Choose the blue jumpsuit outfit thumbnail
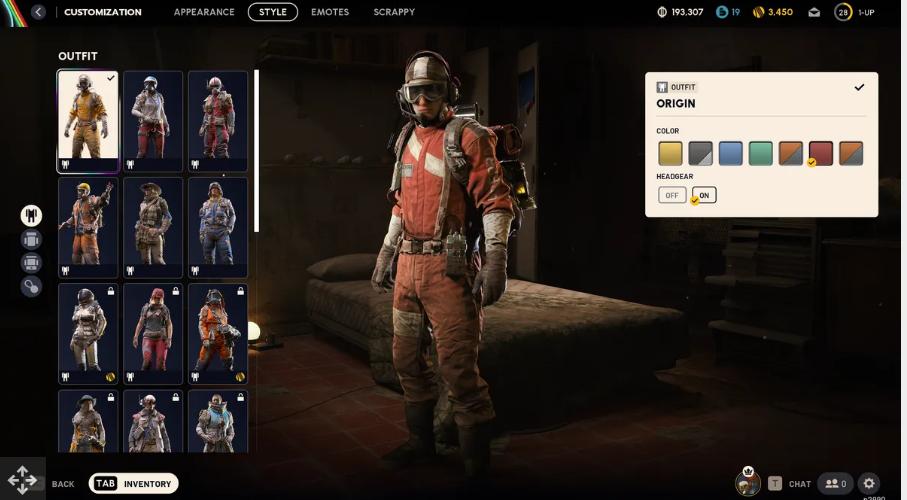This screenshot has width=907, height=500. click(x=218, y=228)
